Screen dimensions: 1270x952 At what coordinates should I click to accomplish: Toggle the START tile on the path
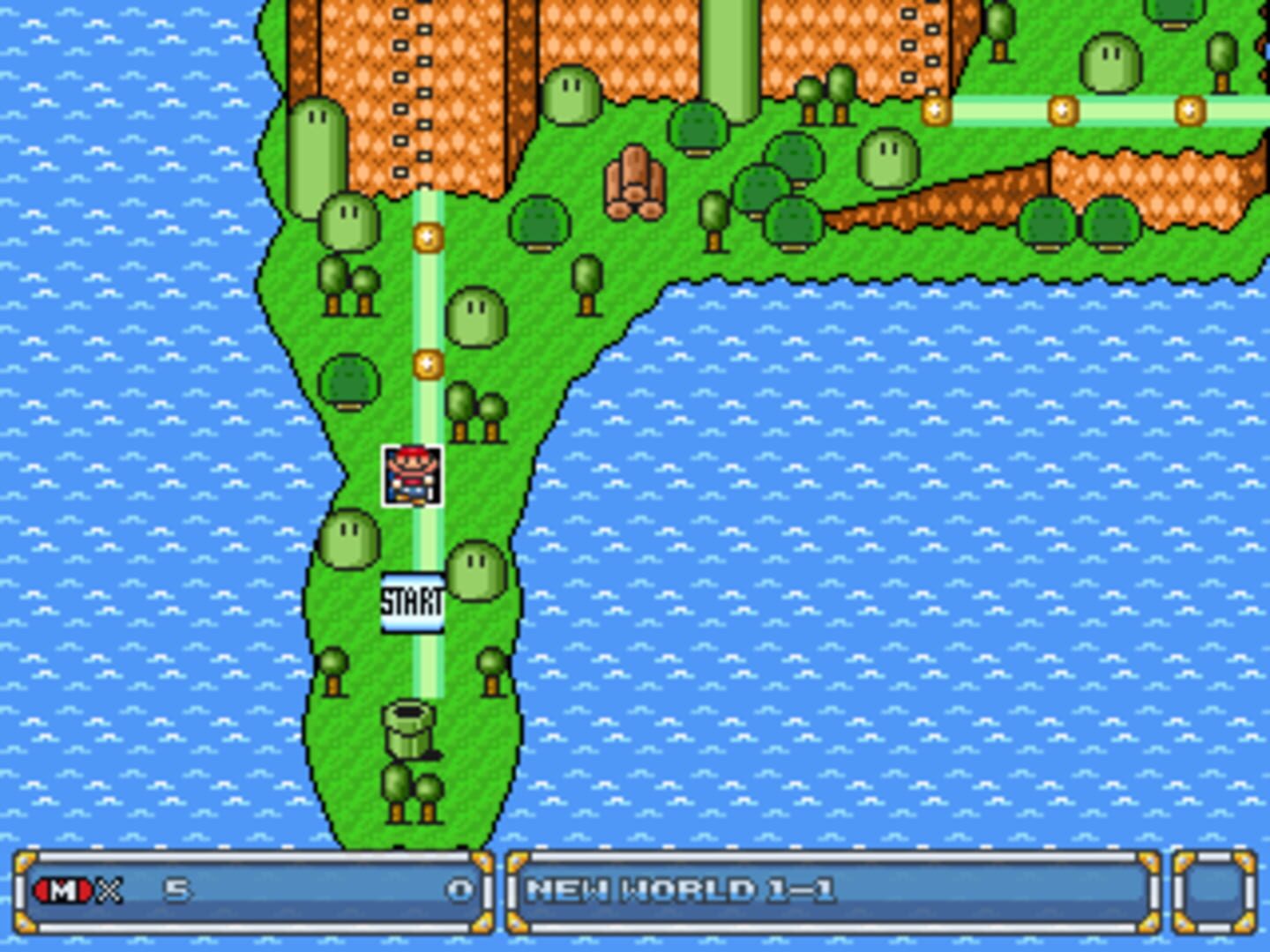tap(411, 603)
